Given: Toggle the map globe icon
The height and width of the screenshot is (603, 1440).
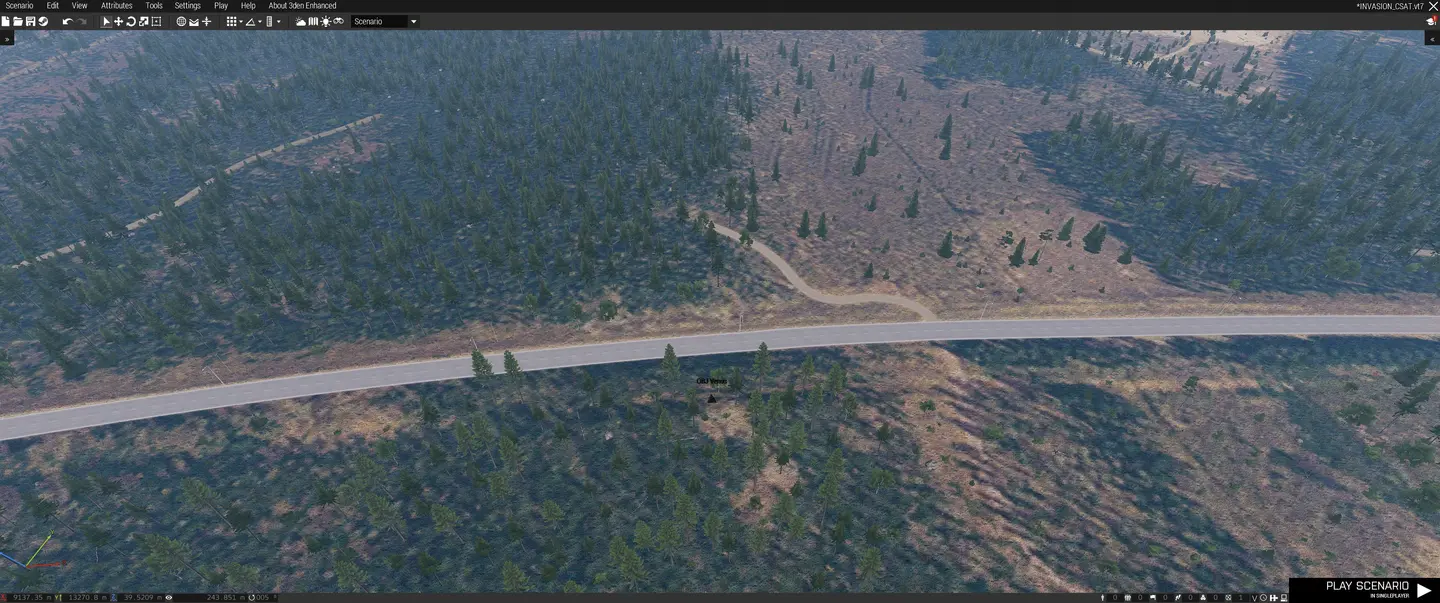Looking at the screenshot, I should point(181,21).
